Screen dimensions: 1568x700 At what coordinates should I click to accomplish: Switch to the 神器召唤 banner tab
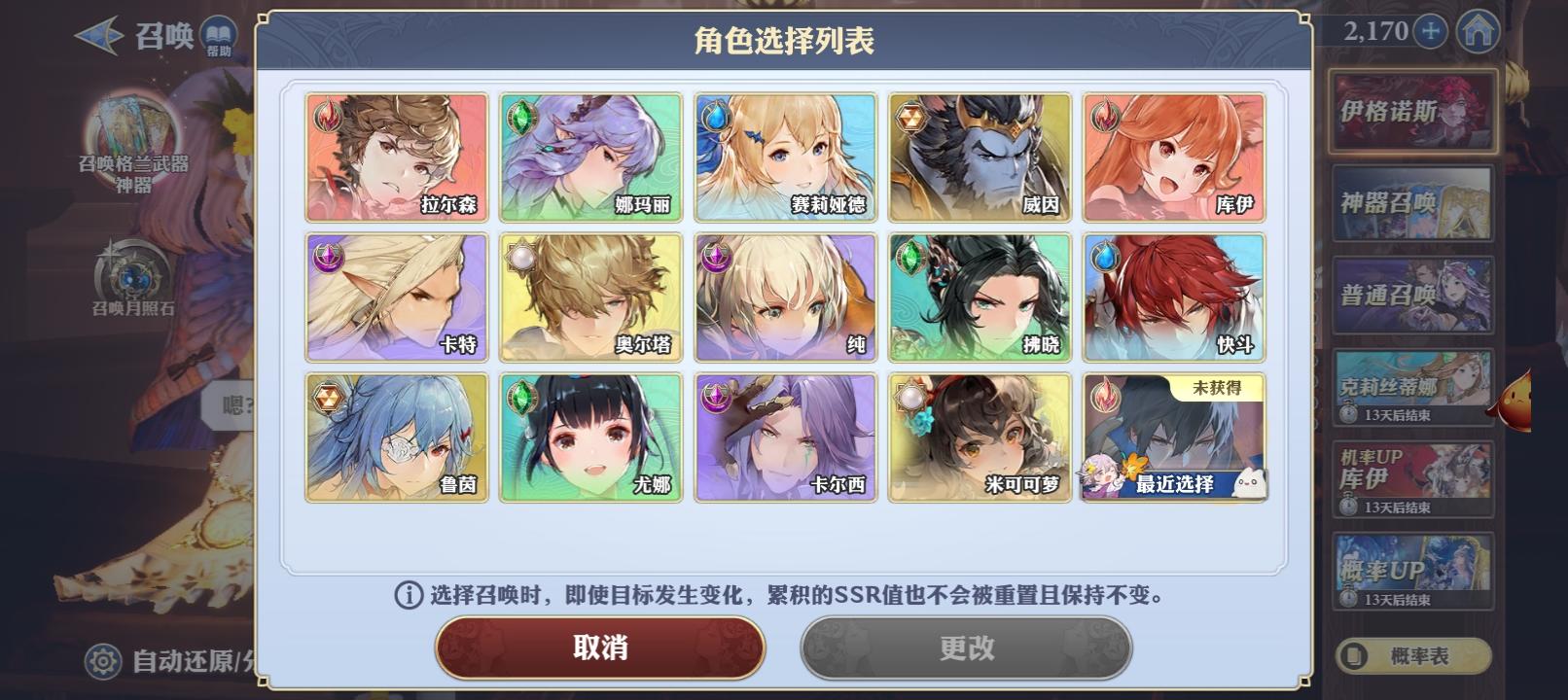[x=1410, y=204]
